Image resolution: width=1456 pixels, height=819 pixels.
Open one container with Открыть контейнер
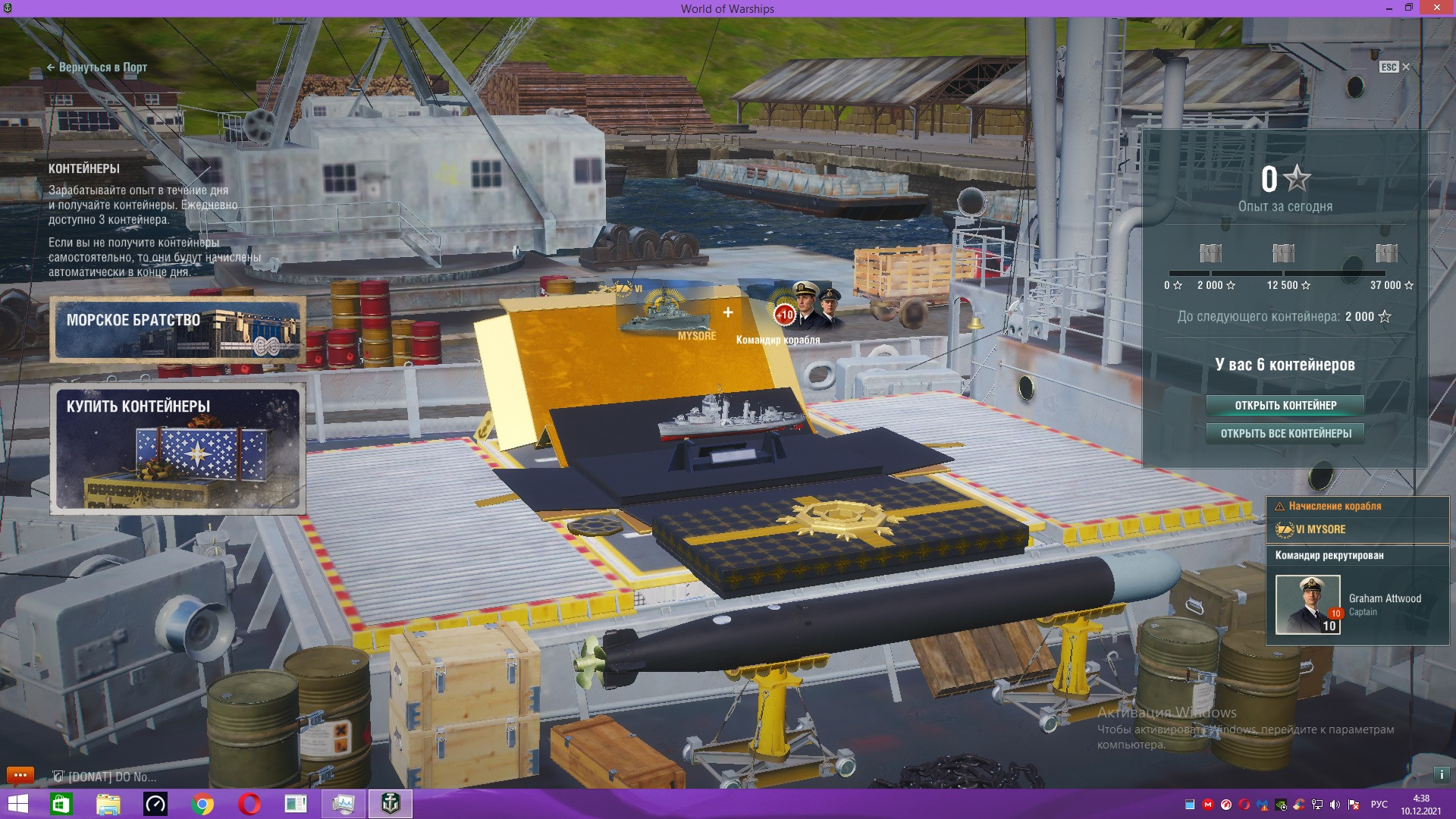[x=1285, y=405]
